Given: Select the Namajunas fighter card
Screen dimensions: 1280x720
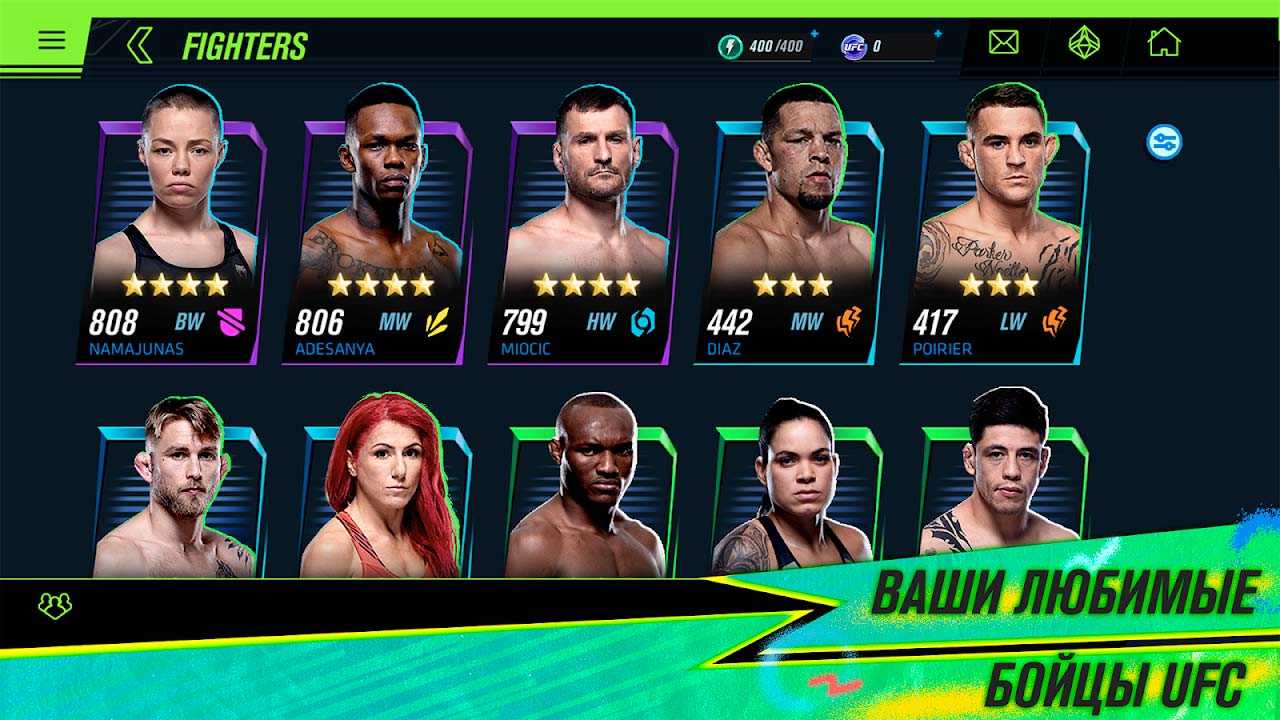Looking at the screenshot, I should point(171,240).
